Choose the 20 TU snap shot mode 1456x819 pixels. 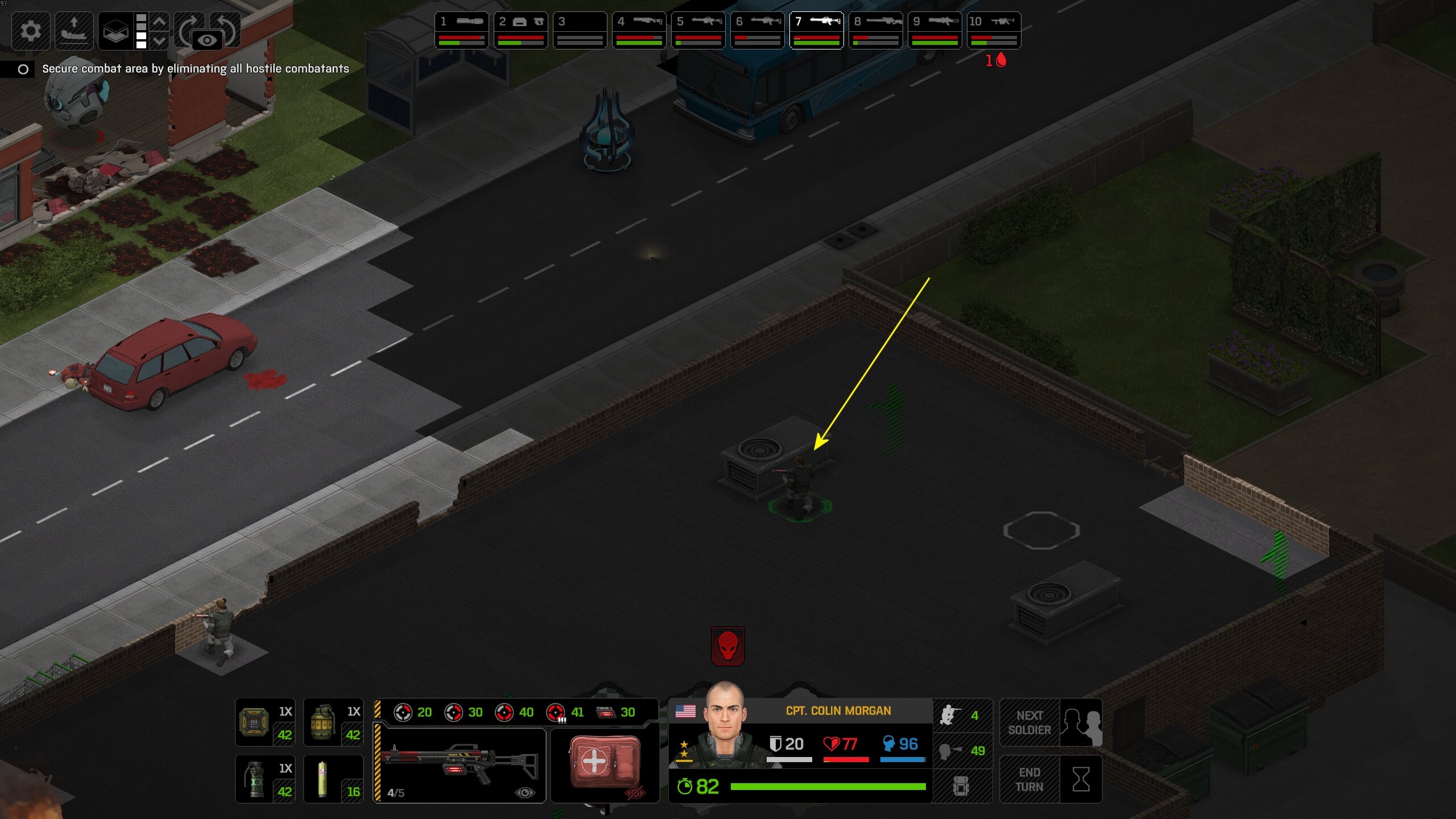pos(412,712)
